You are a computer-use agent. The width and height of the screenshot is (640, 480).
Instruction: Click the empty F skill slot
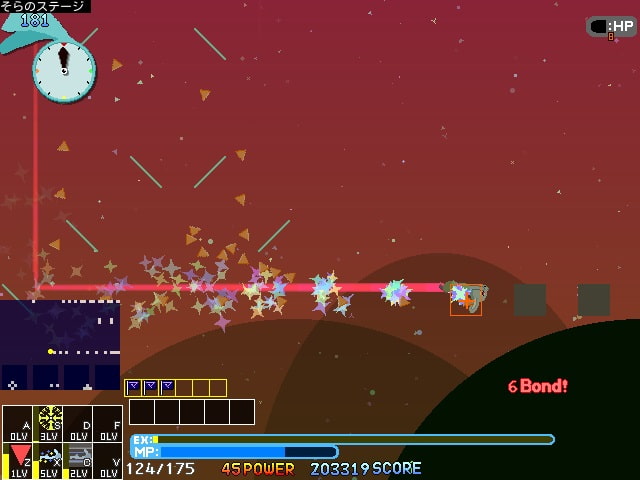pos(108,424)
